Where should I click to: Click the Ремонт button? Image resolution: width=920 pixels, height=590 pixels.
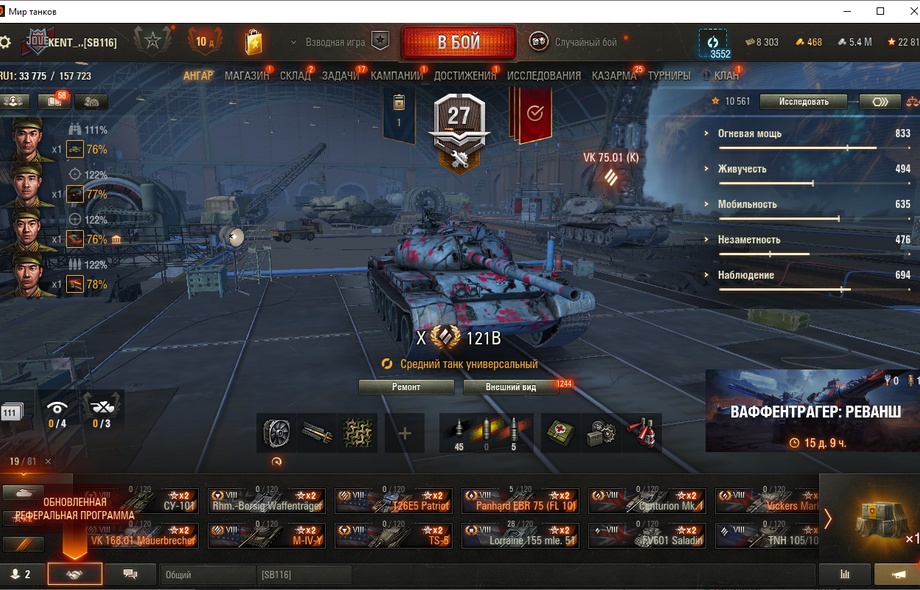(x=406, y=387)
